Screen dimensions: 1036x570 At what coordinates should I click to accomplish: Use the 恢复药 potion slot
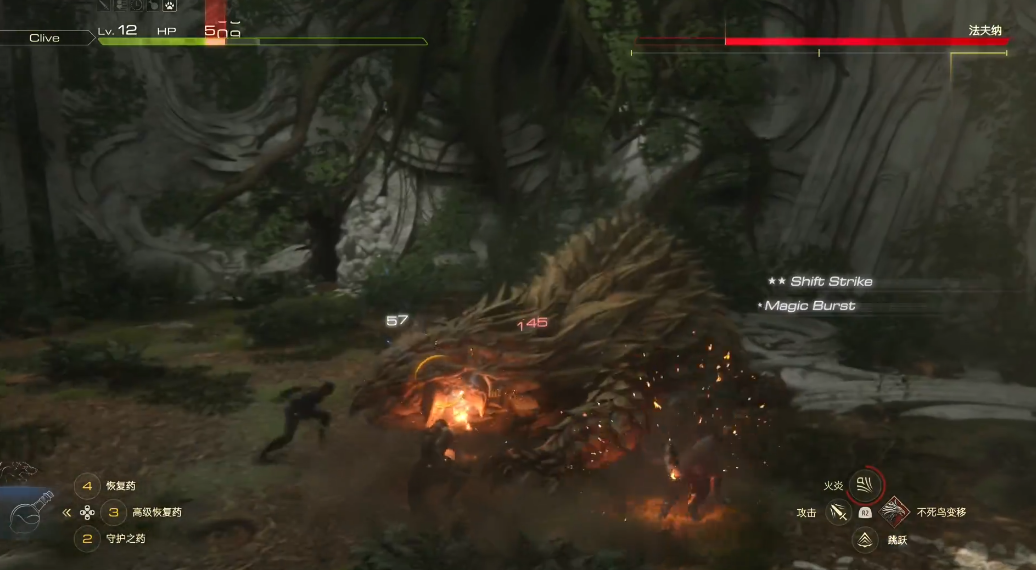click(87, 487)
